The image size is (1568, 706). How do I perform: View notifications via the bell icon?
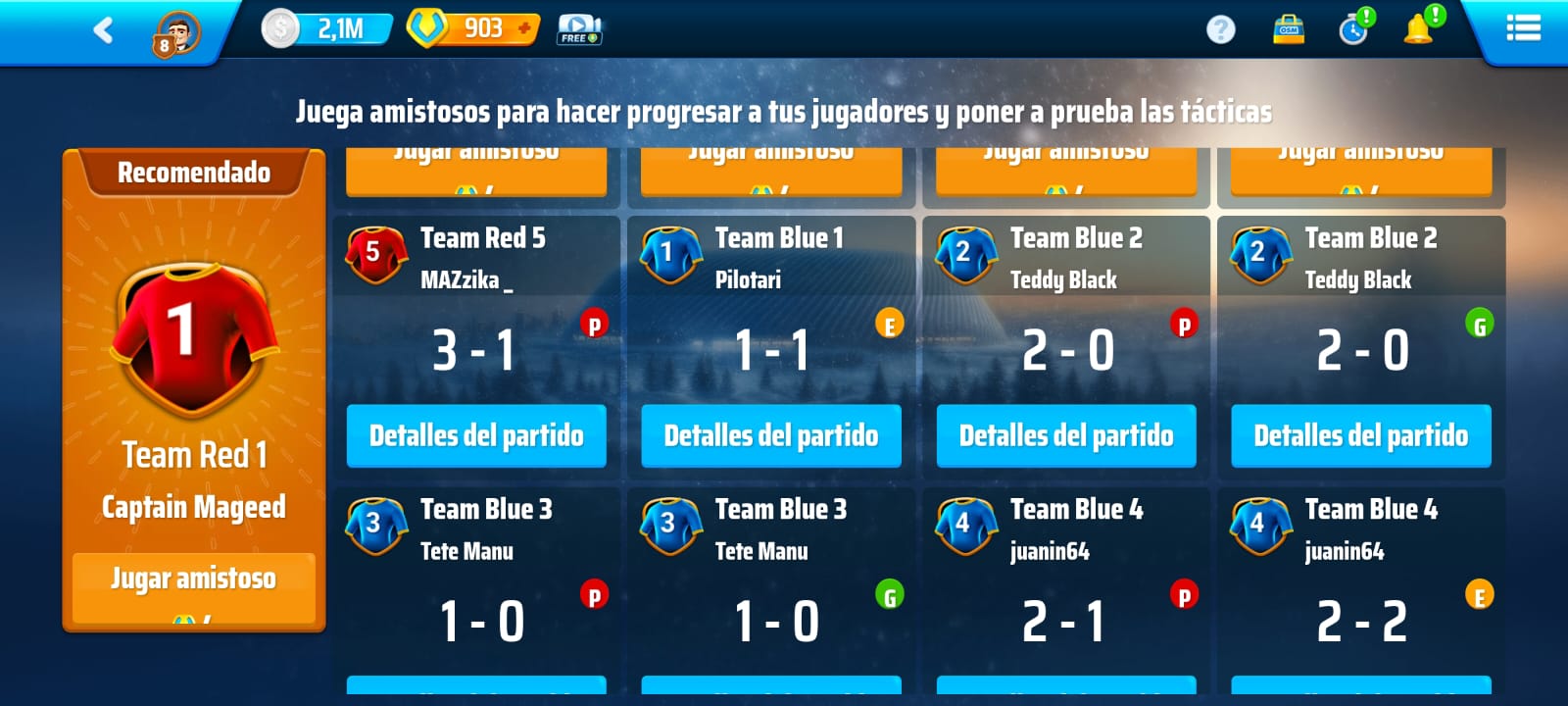[x=1419, y=29]
